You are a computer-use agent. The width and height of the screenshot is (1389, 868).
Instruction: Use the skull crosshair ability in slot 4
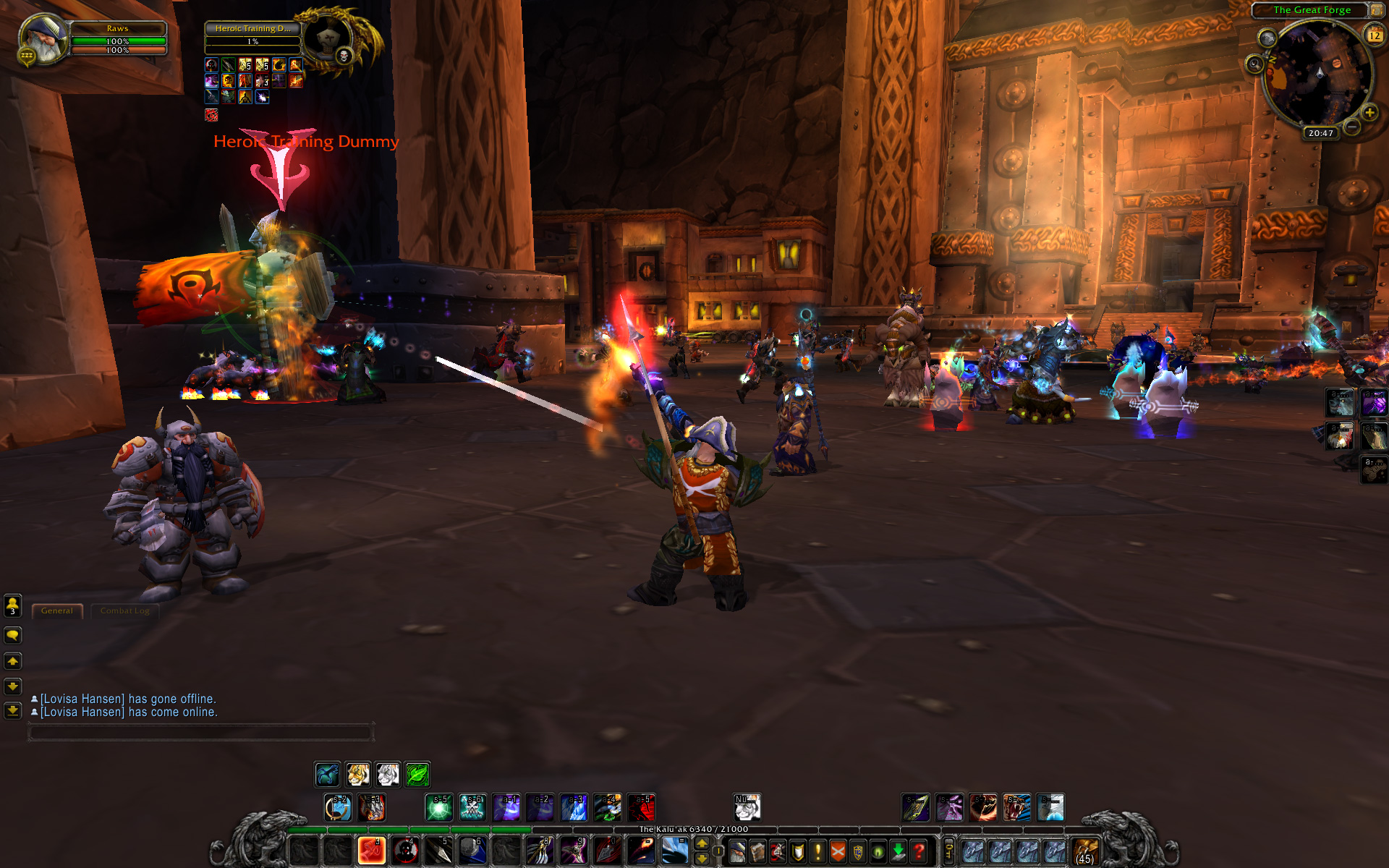(x=405, y=851)
